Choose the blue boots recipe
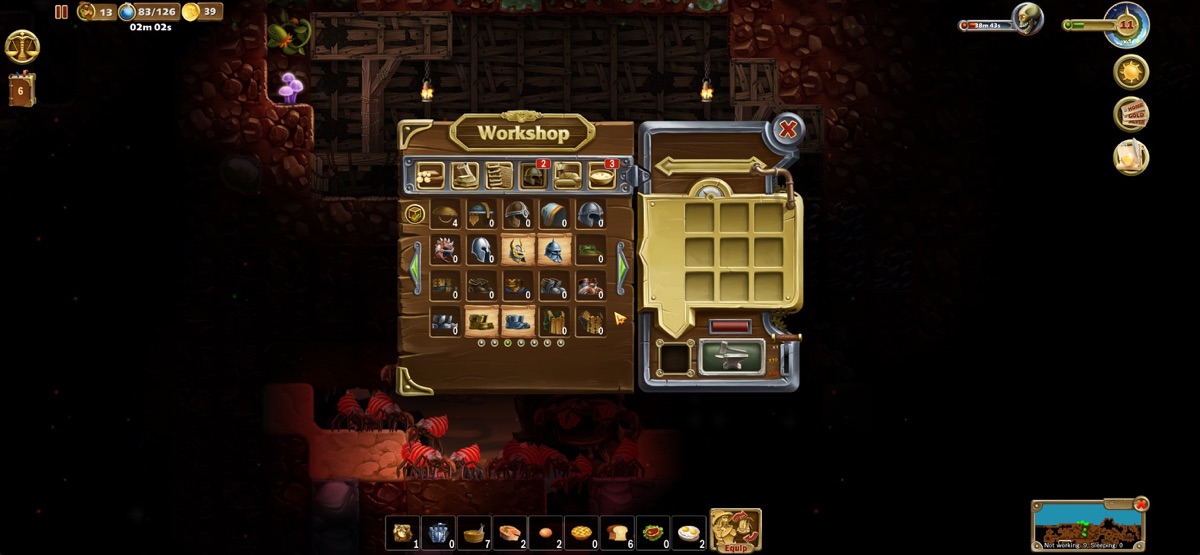 (x=518, y=321)
